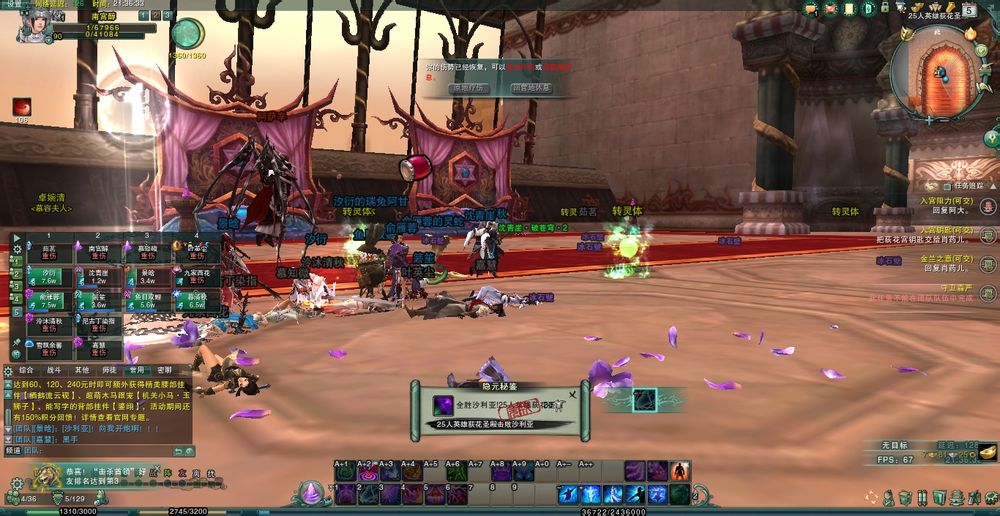Screen dimensions: 1000x516
Task: Switch chat to the 战斗 tab
Action: tap(54, 369)
